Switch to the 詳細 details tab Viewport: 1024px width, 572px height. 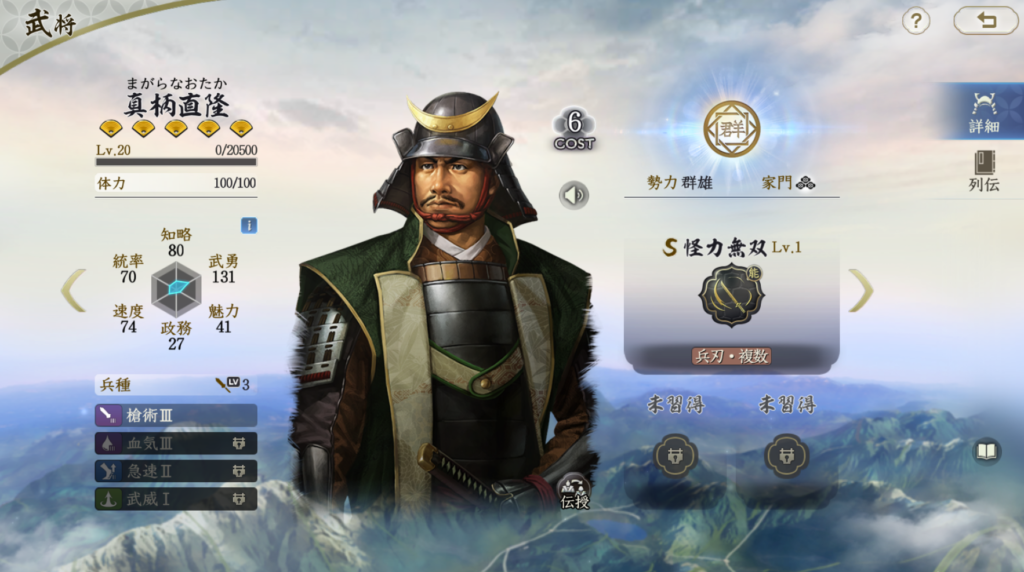click(x=984, y=112)
